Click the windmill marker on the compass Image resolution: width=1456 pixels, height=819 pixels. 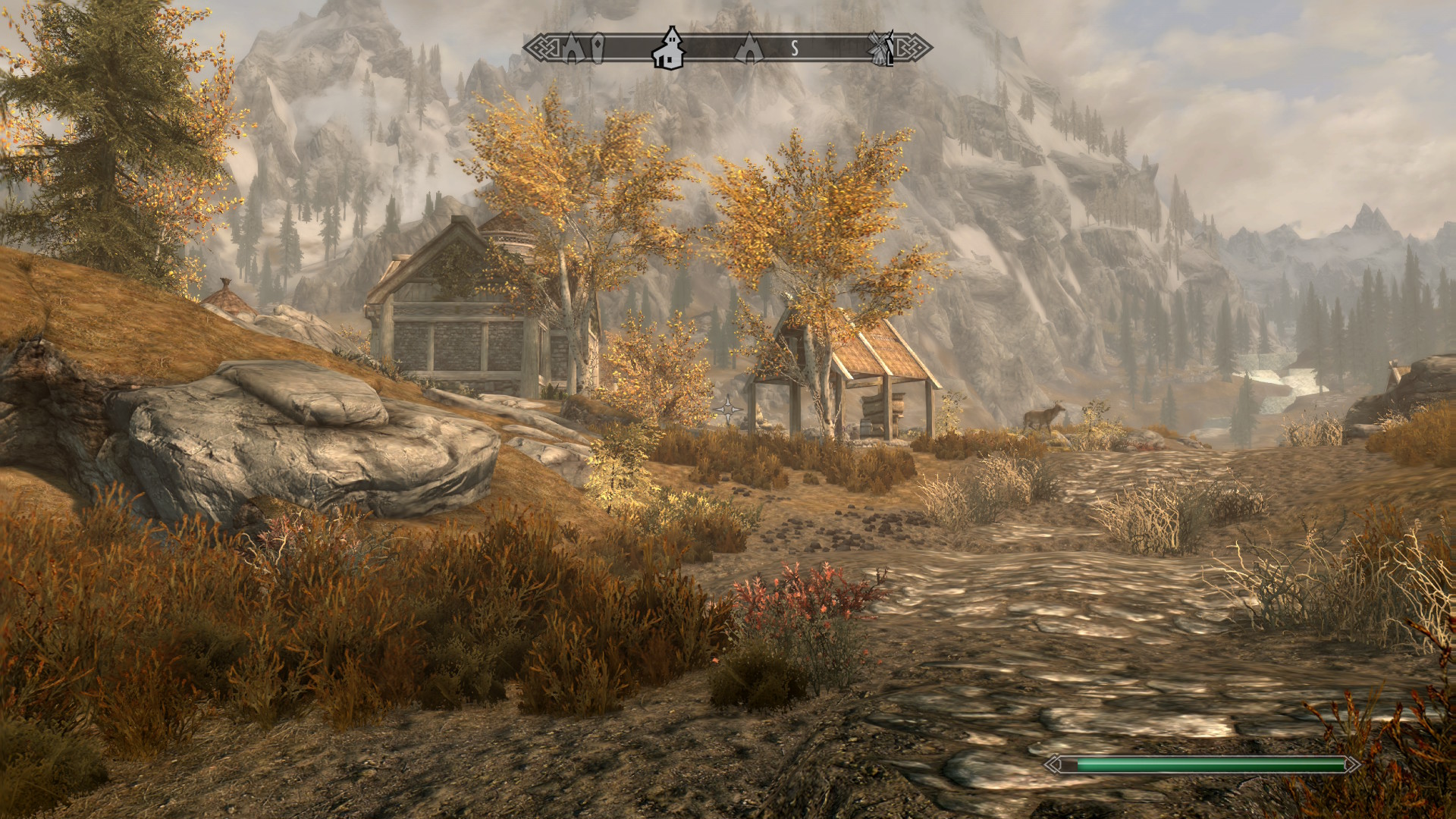[x=882, y=49]
